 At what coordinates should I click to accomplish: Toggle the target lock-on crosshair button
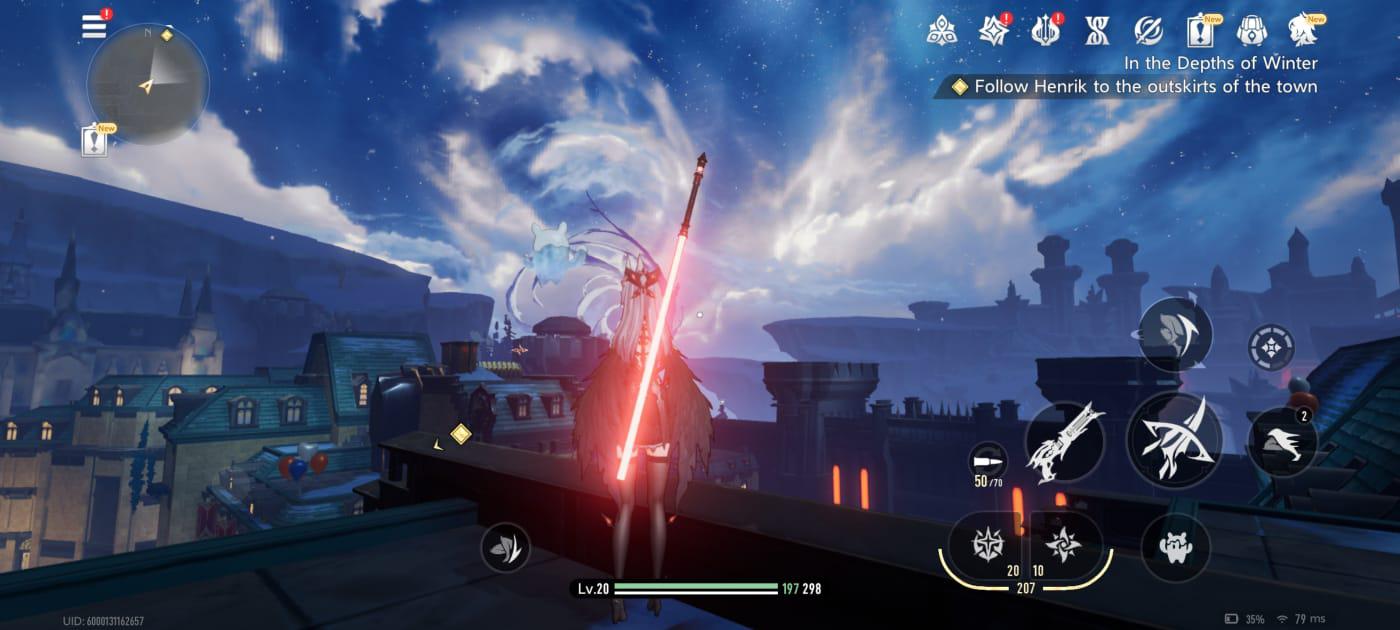click(x=1271, y=348)
